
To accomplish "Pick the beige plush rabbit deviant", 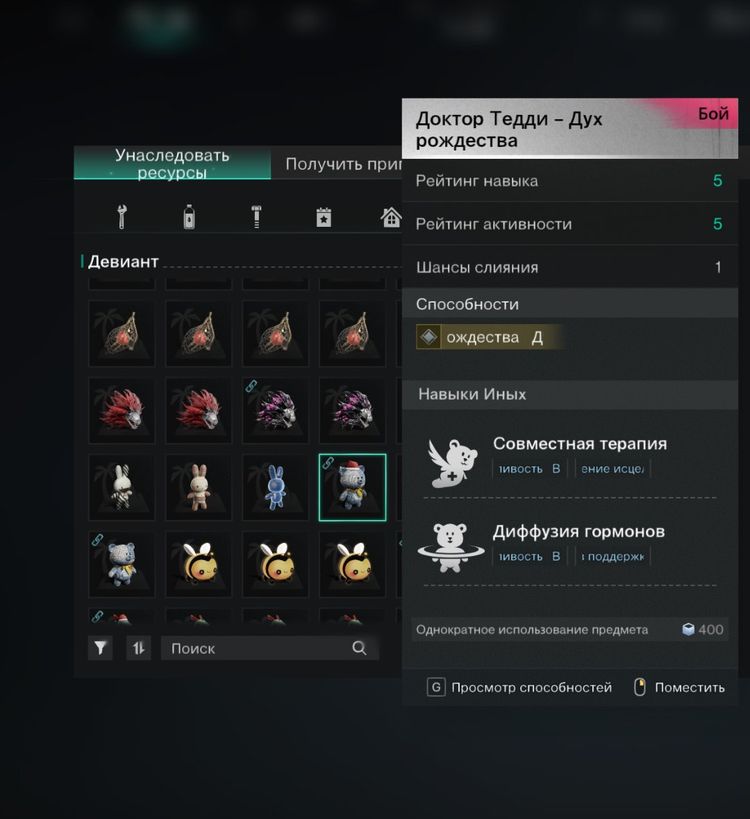I will tap(198, 487).
